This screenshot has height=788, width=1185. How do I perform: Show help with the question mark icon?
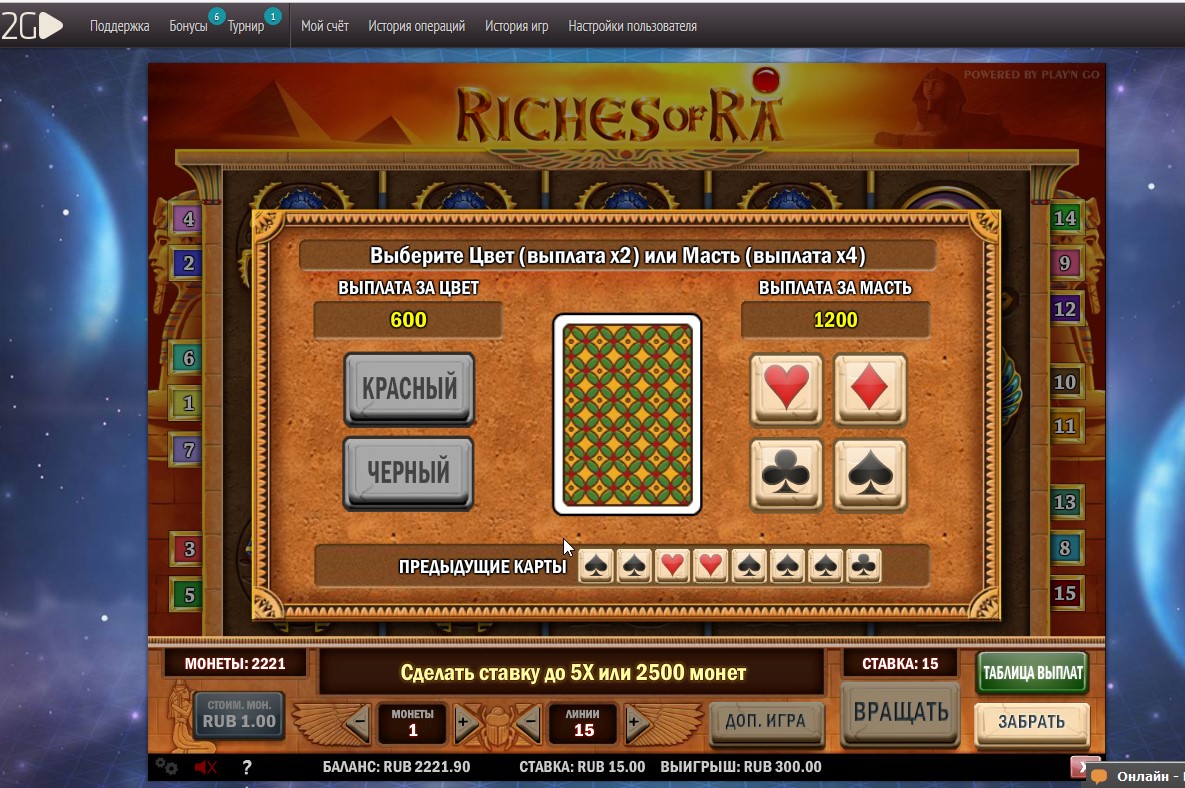tap(247, 767)
